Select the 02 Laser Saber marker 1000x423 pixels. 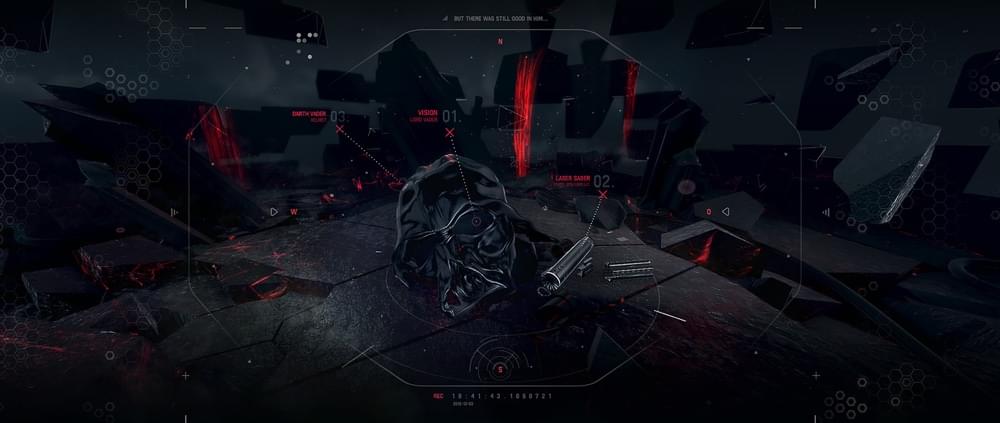tap(603, 196)
